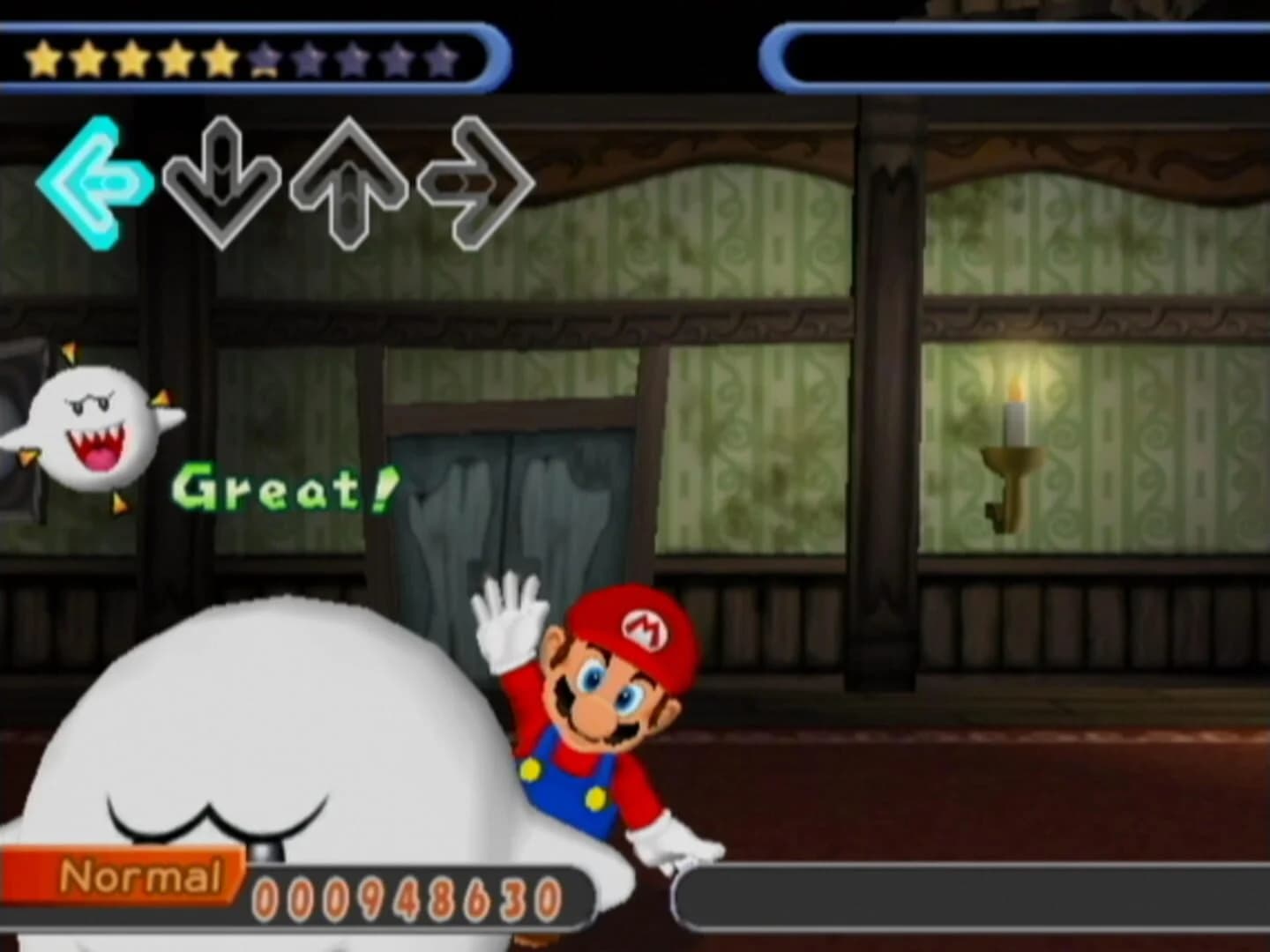Toggle the candle sconce on the right wall
This screenshot has height=952, width=1270.
point(1014,450)
